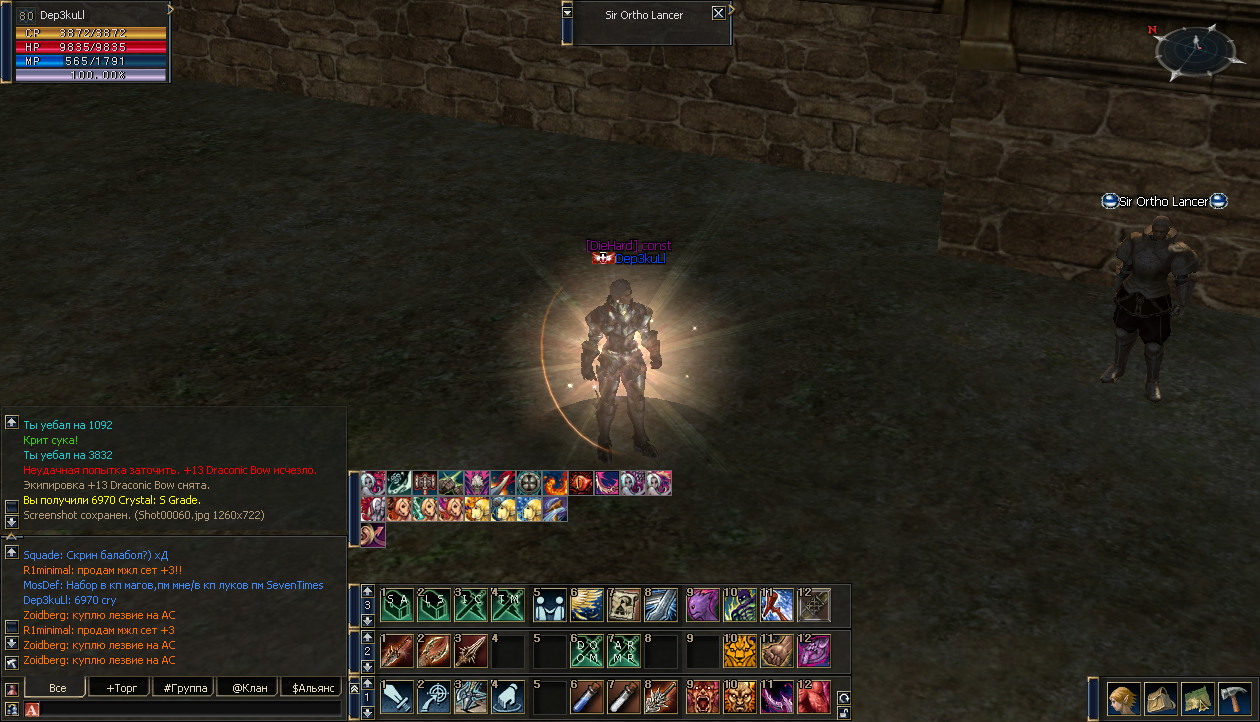This screenshot has height=722, width=1260.
Task: Activate the DOOM macro slot
Action: click(x=587, y=651)
